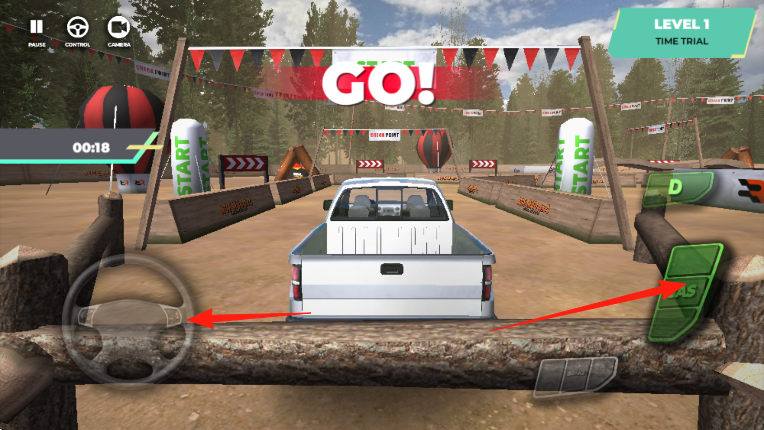Switch the Camera view
The image size is (764, 430).
(x=119, y=28)
